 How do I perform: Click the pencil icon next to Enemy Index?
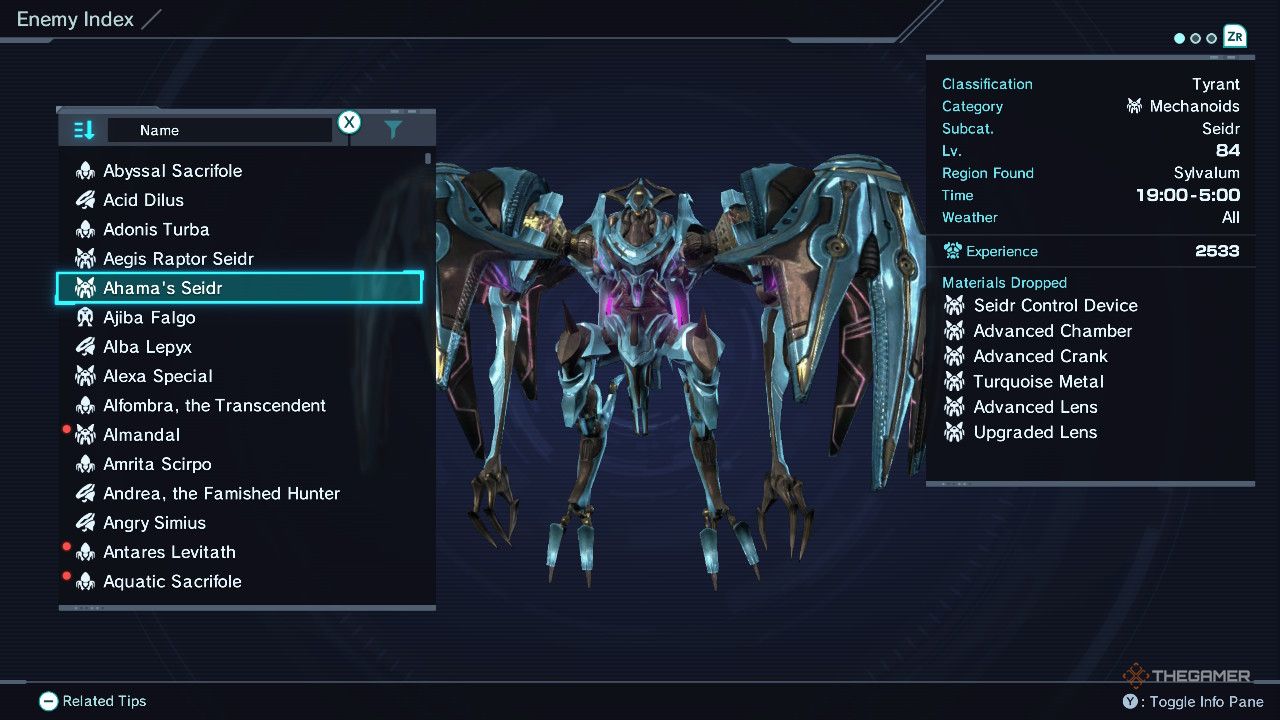[152, 17]
